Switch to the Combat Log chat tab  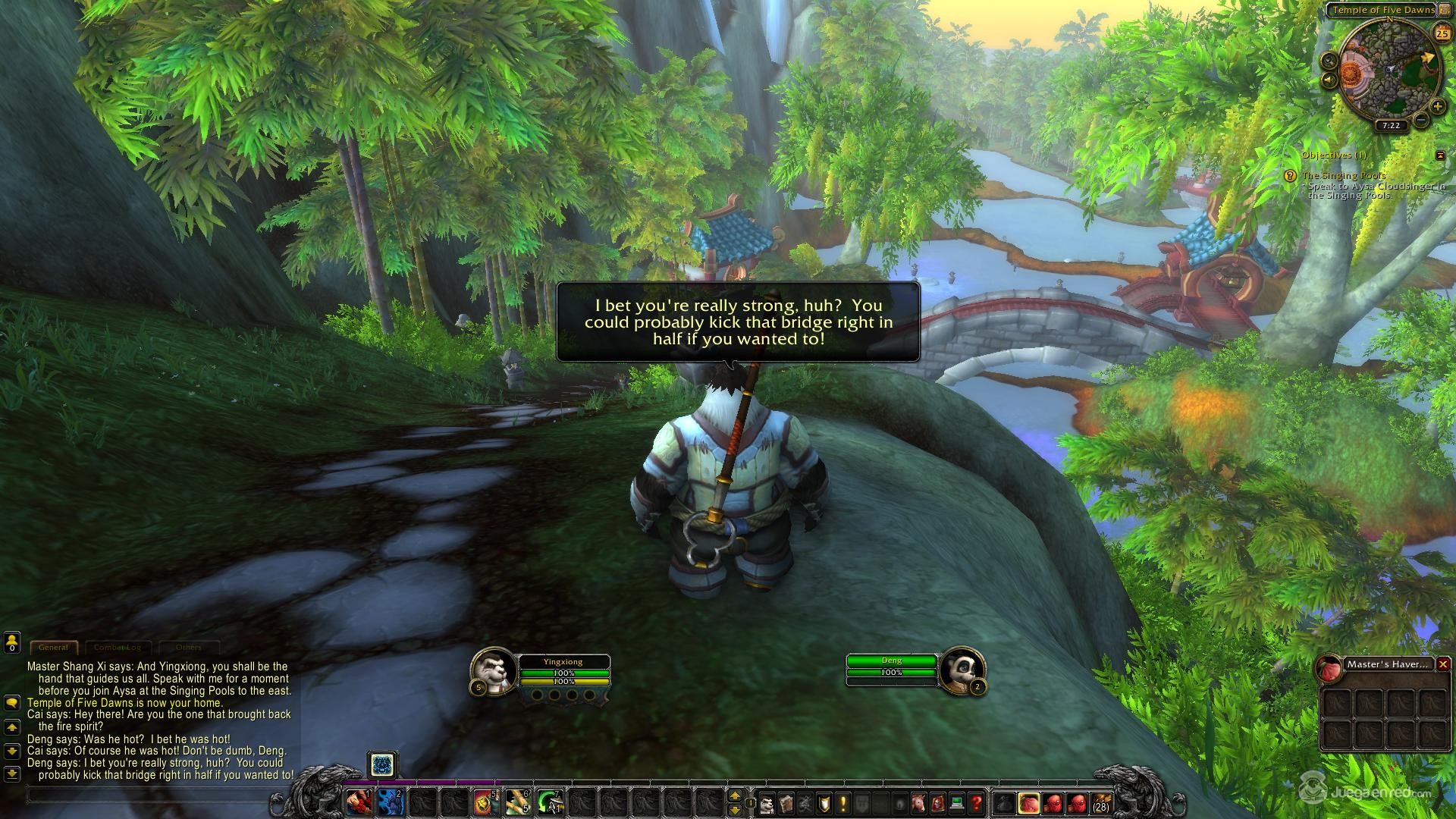pos(118,648)
